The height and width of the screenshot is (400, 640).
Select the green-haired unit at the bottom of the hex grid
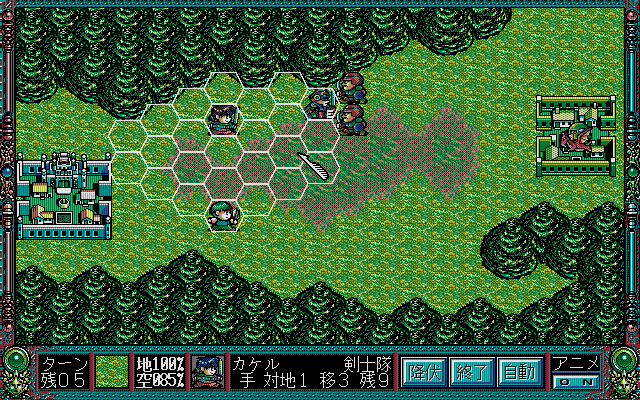pos(222,213)
